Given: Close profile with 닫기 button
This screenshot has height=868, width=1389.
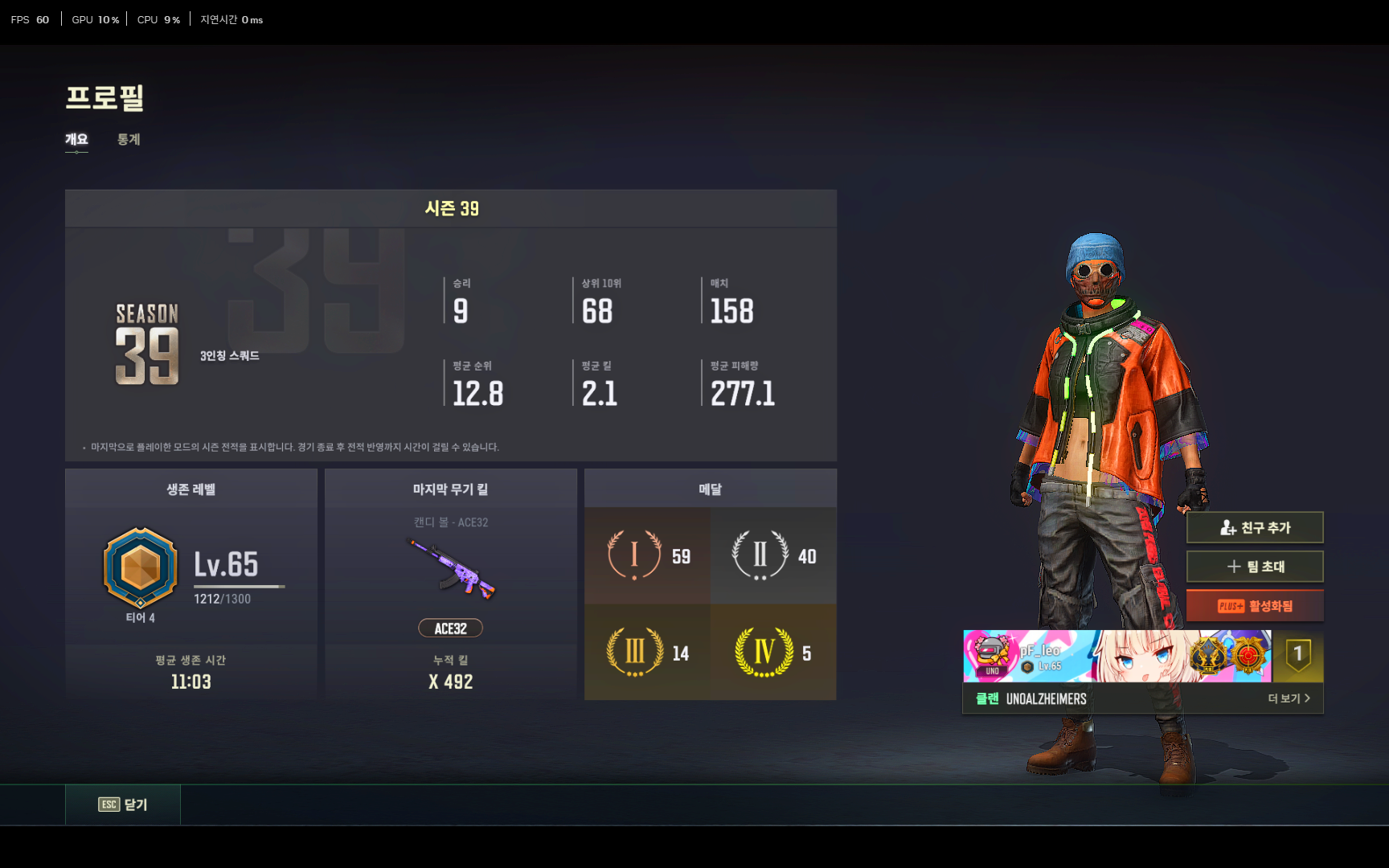Looking at the screenshot, I should point(123,805).
